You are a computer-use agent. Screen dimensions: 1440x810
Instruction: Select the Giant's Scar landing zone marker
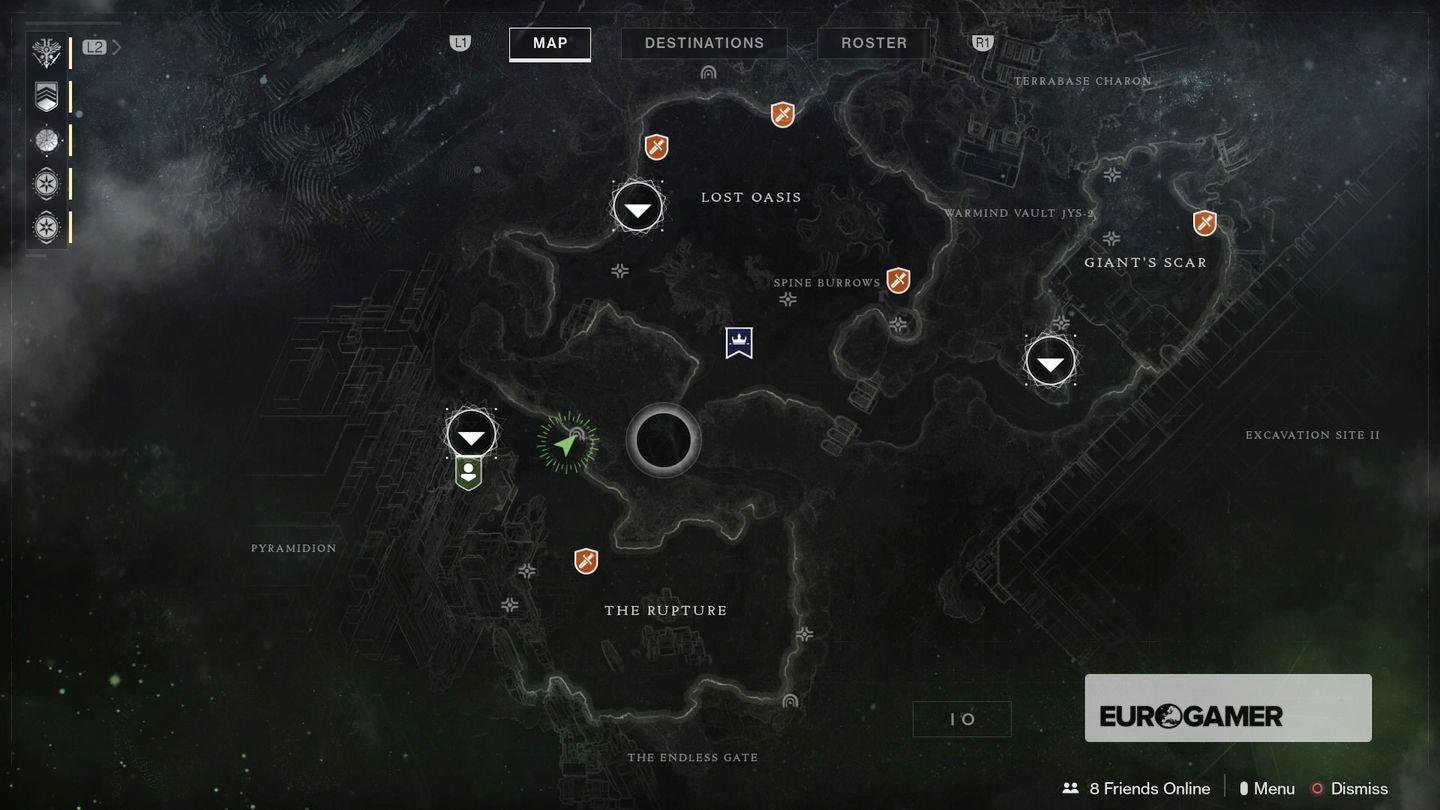point(1050,361)
